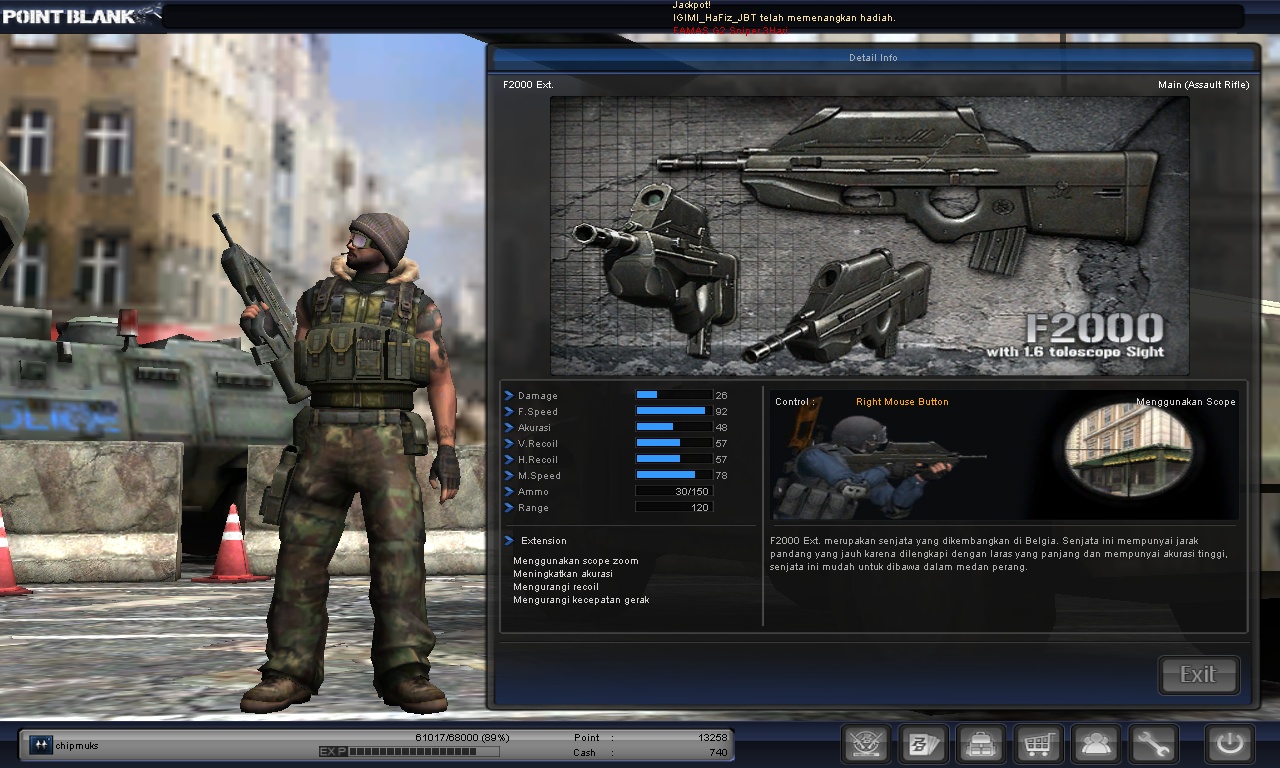Open the F2000 weapon preview image

tap(871, 234)
